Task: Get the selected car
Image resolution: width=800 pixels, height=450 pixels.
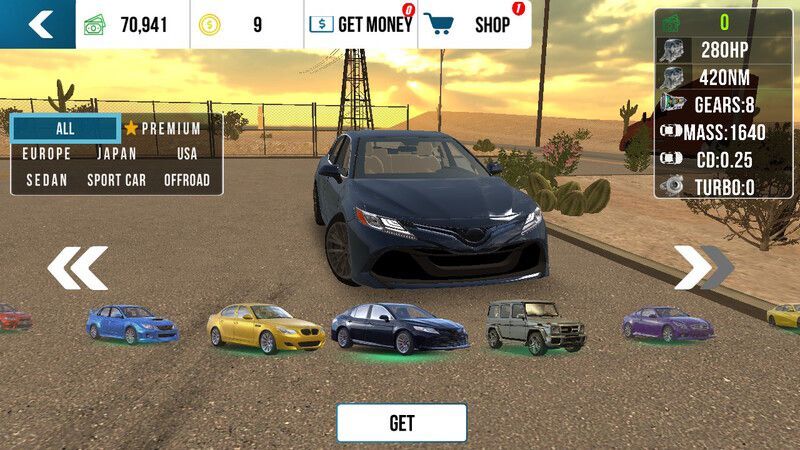Action: (401, 423)
